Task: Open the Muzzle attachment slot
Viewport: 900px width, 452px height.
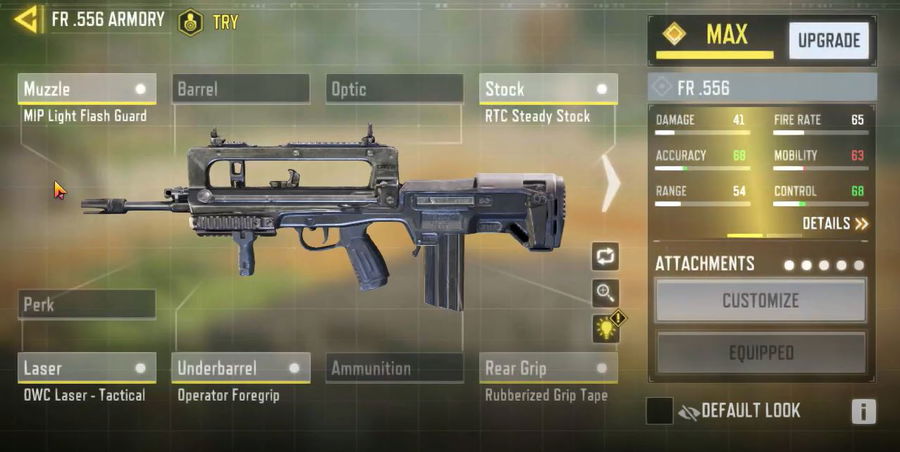Action: 86,89
